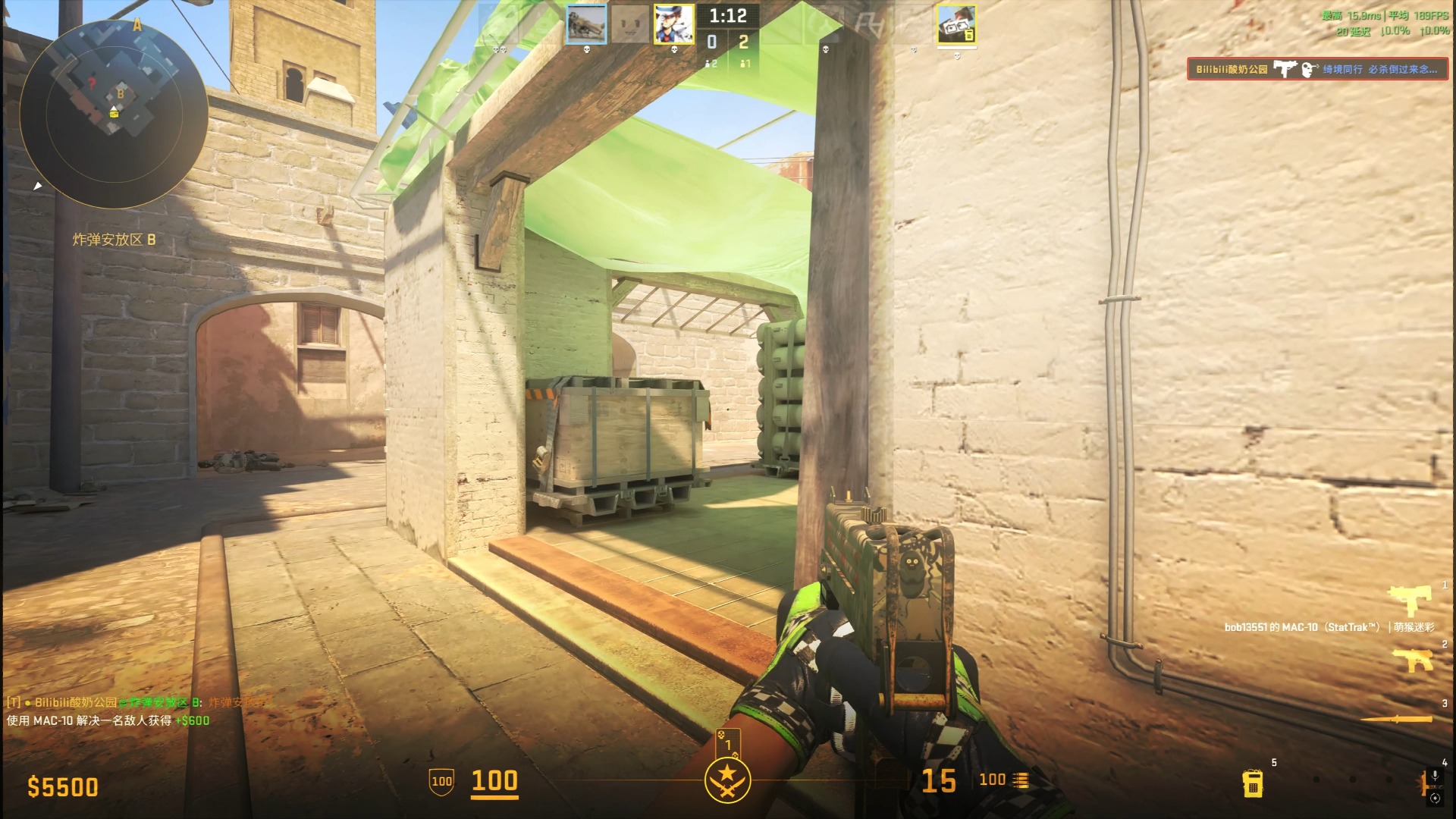Image resolution: width=1456 pixels, height=819 pixels.
Task: Click the blue-framed player avatar
Action: point(586,24)
